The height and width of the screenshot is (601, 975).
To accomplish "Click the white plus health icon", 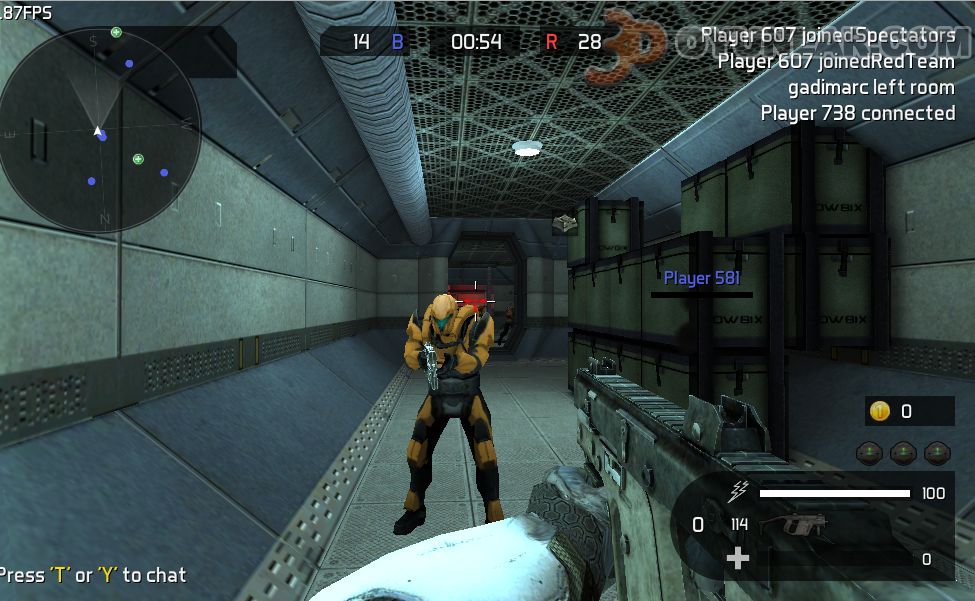I will tap(738, 558).
